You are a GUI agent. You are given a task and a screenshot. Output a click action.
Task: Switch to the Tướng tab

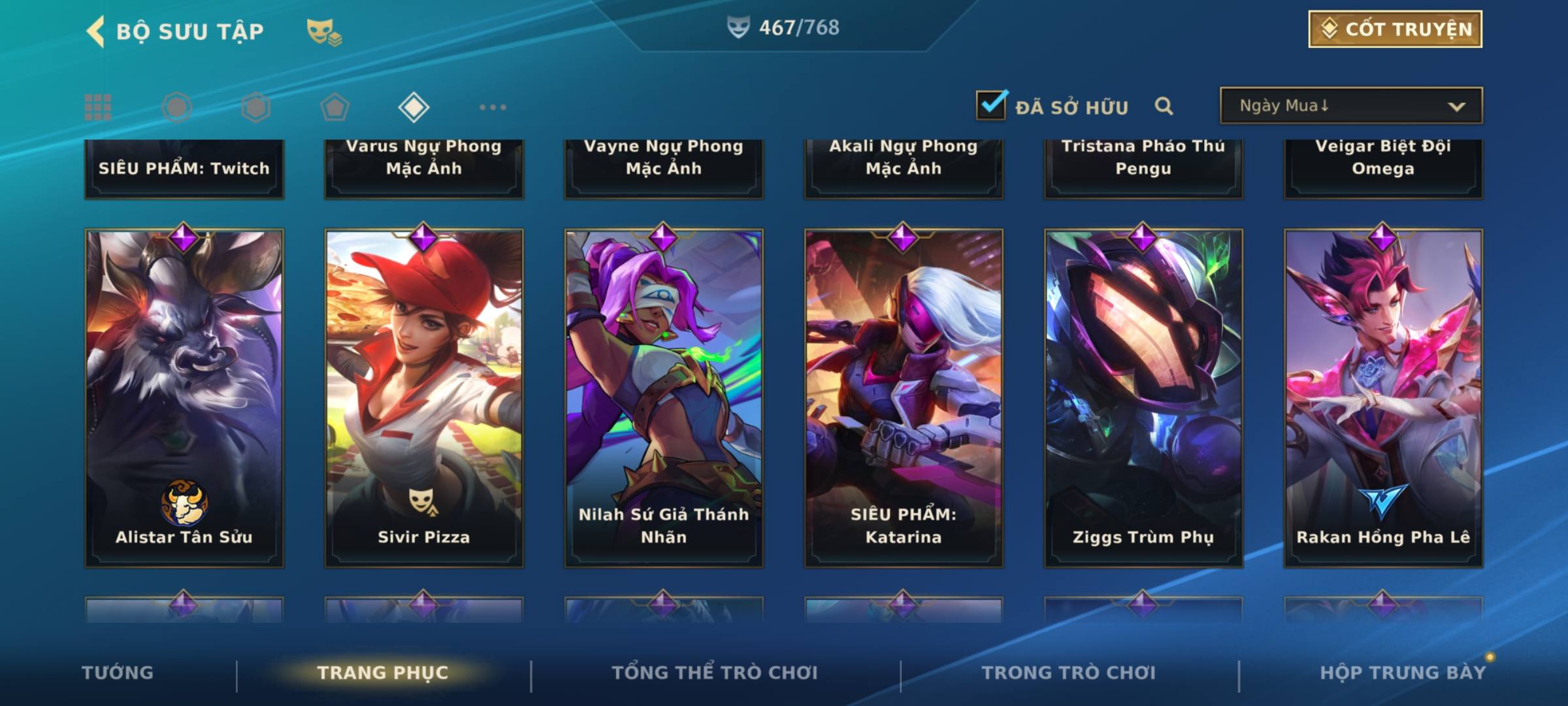point(118,673)
